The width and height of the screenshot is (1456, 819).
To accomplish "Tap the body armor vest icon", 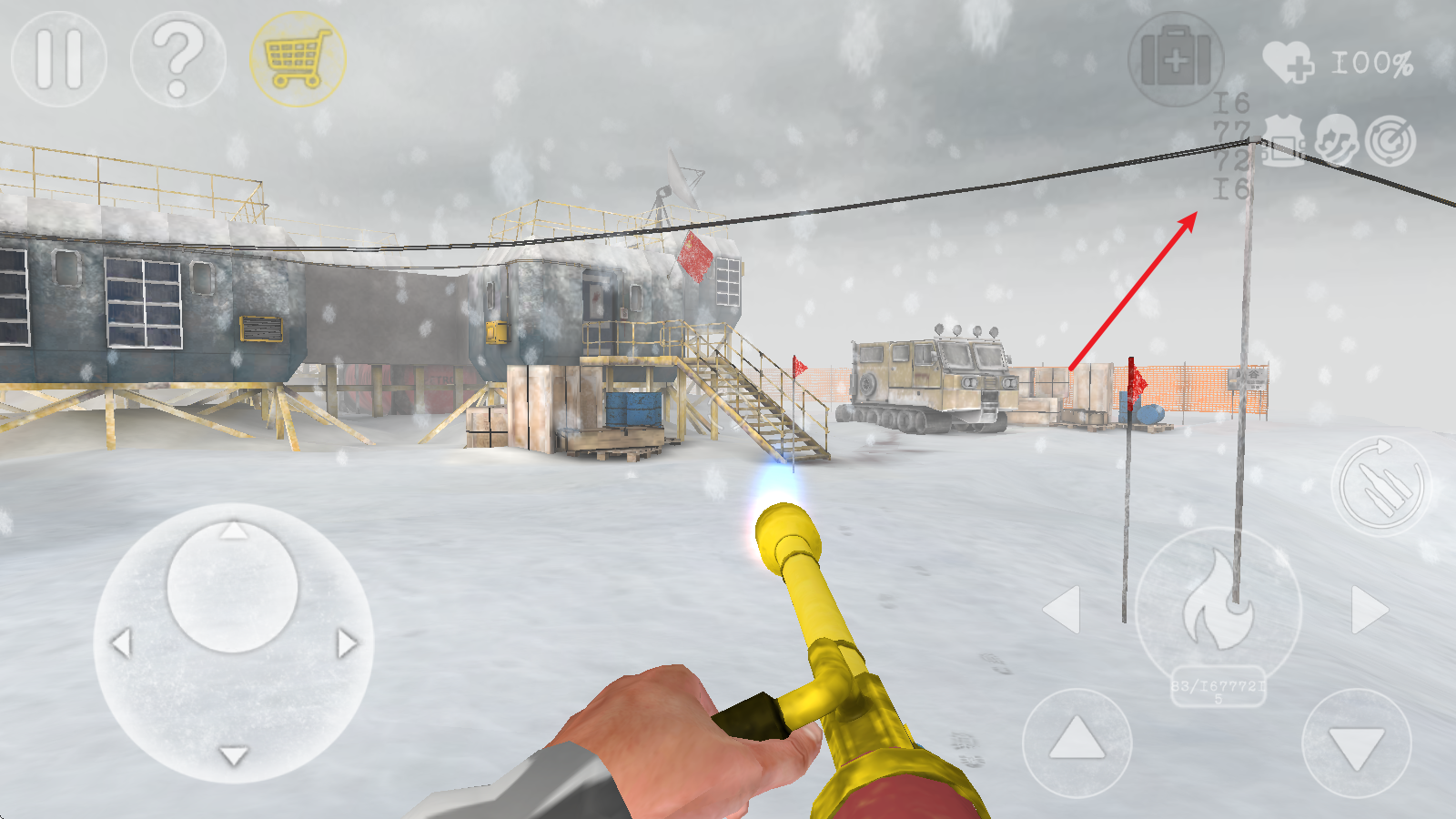I will click(1283, 142).
